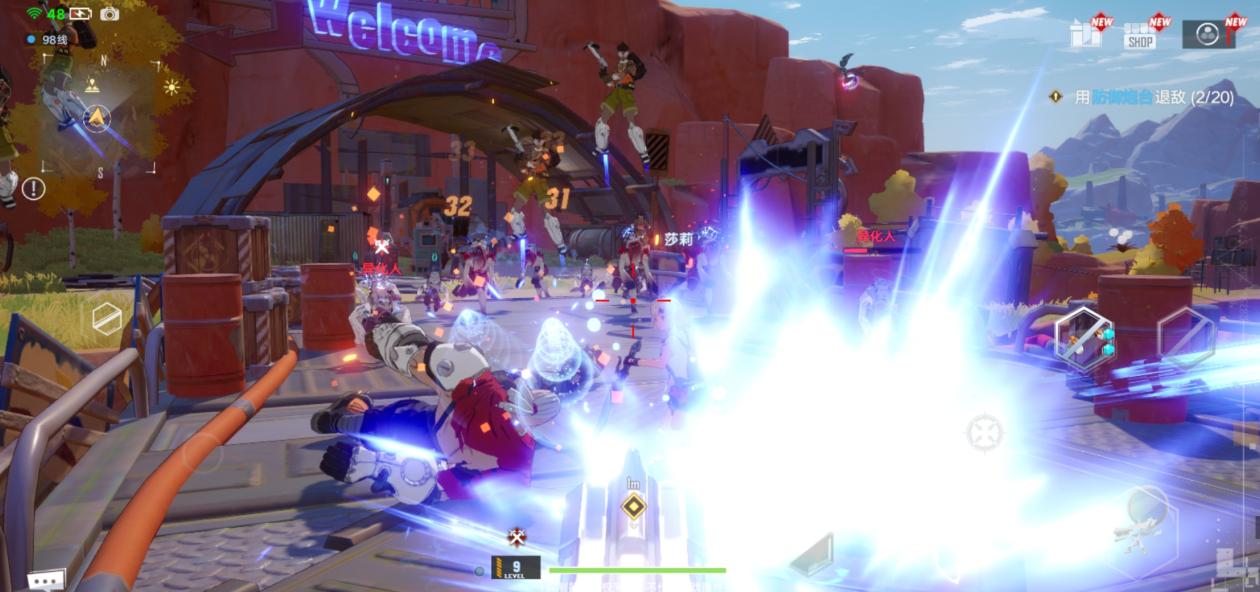Tap the crosshair aim button
The width and height of the screenshot is (1260, 592).
point(985,433)
